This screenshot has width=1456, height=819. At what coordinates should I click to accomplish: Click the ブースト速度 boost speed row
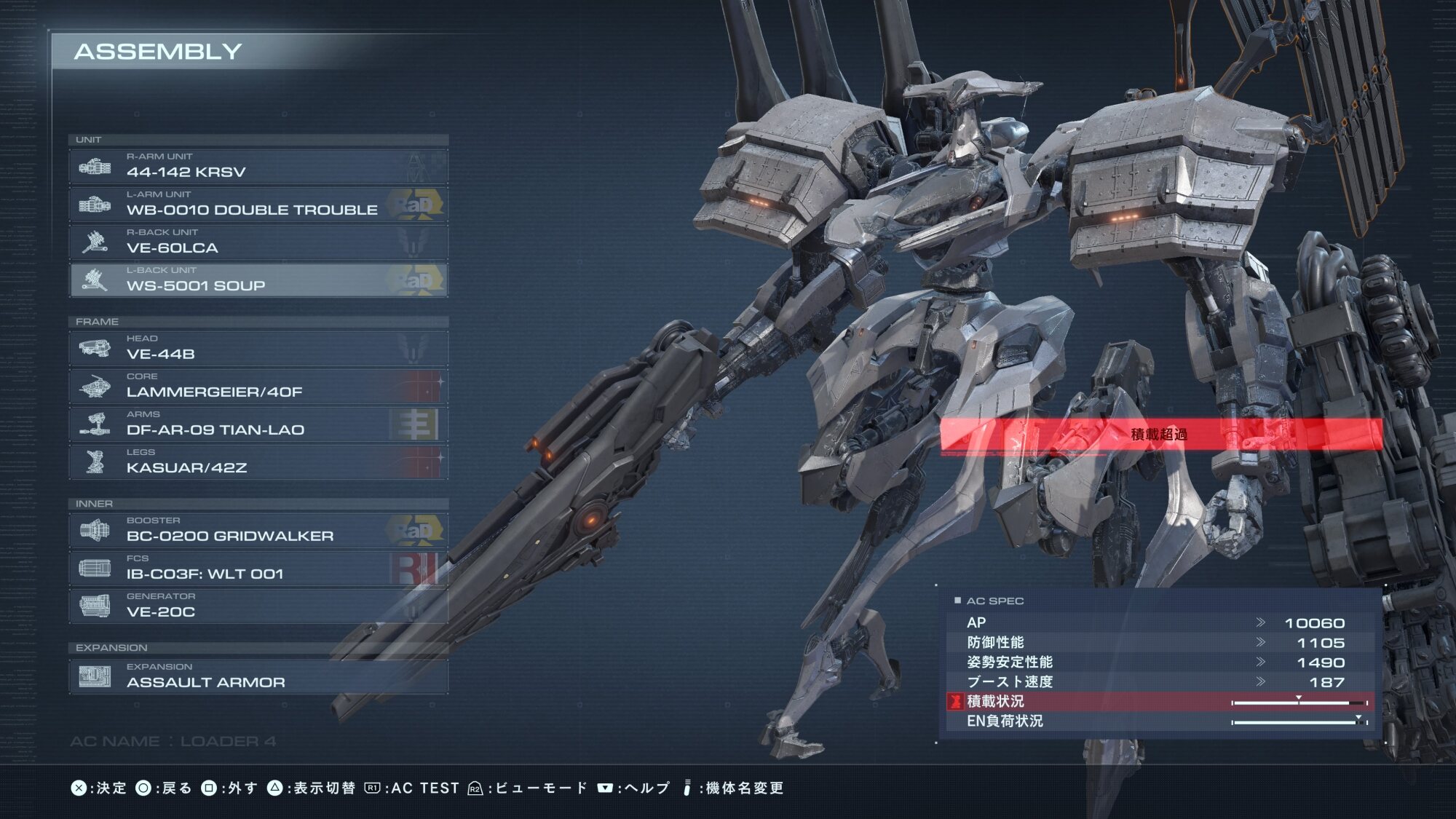pos(1160,681)
